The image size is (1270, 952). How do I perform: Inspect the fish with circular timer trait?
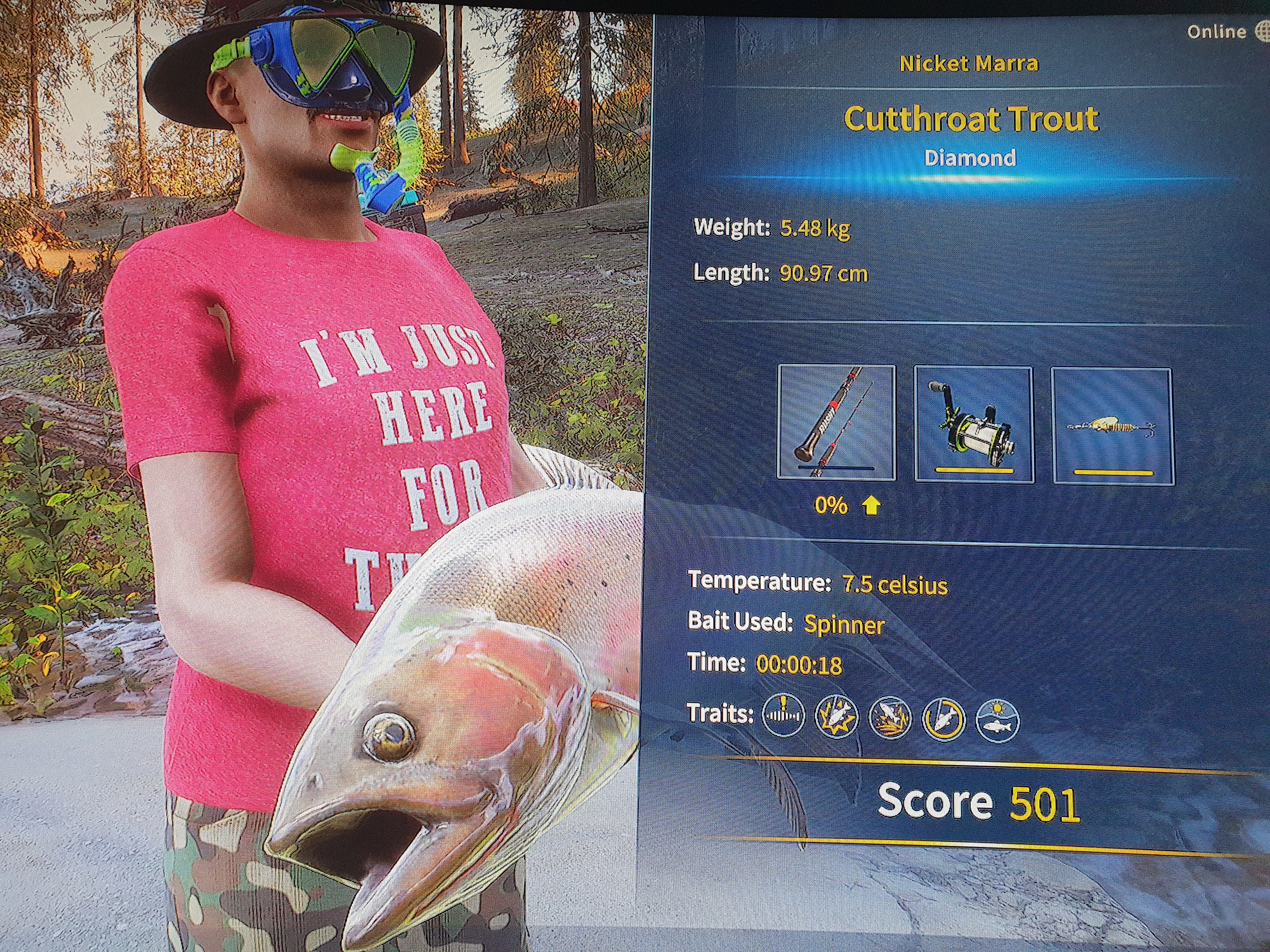pyautogui.click(x=943, y=719)
